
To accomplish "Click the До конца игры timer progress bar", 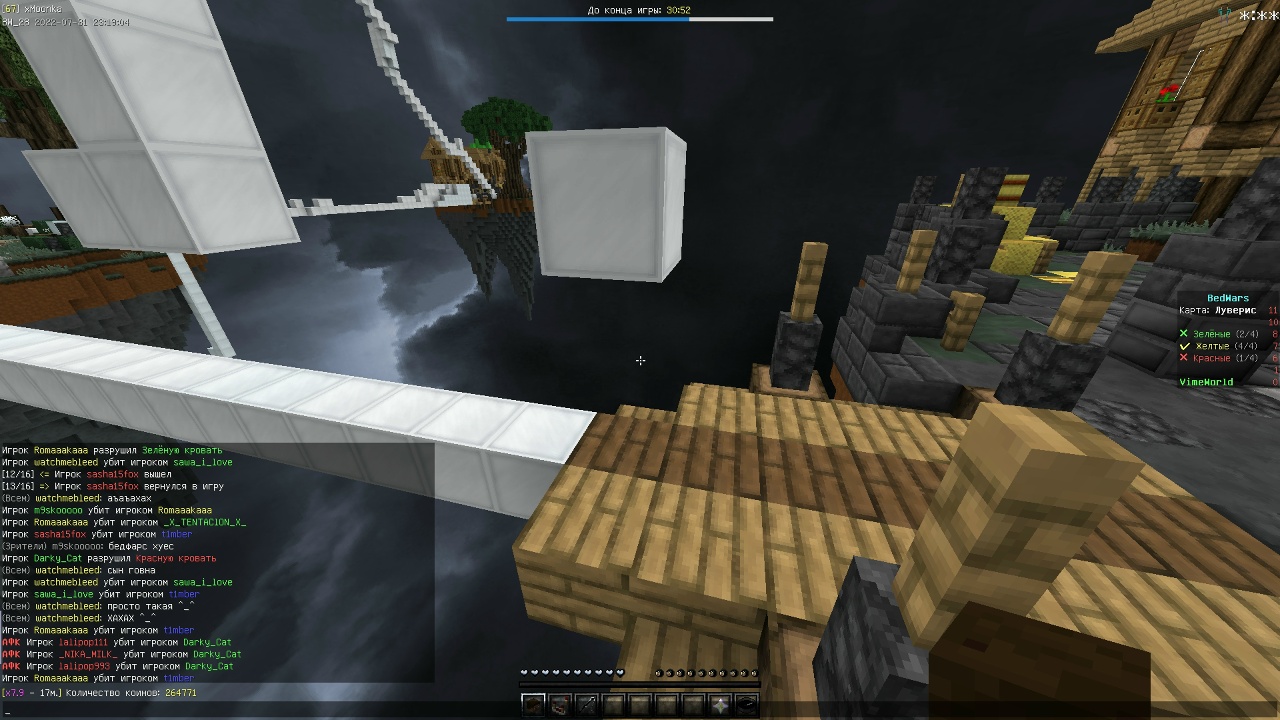I will click(640, 18).
